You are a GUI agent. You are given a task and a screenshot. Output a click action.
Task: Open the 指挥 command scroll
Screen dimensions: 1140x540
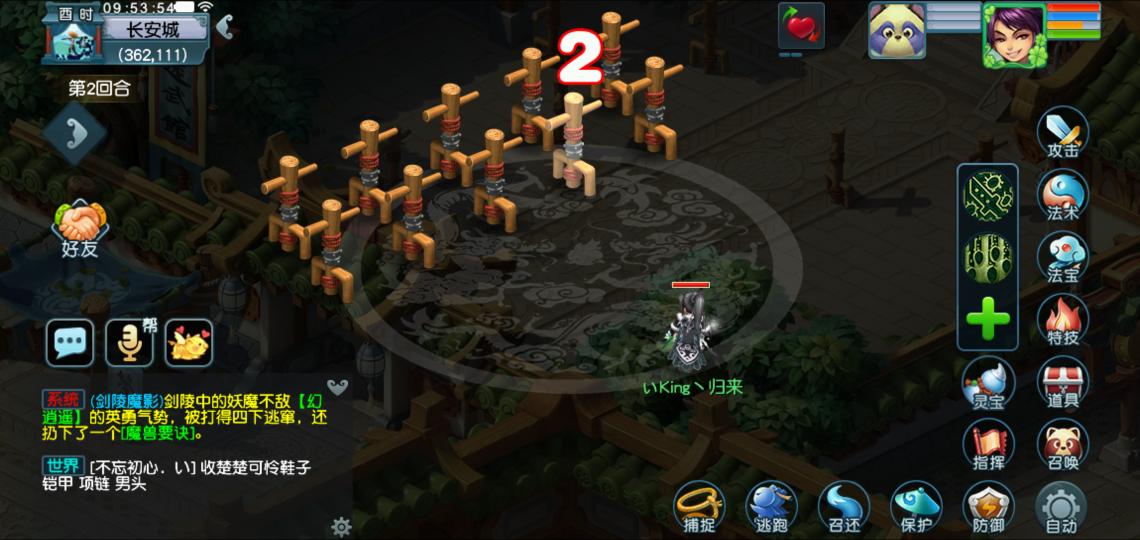(988, 444)
